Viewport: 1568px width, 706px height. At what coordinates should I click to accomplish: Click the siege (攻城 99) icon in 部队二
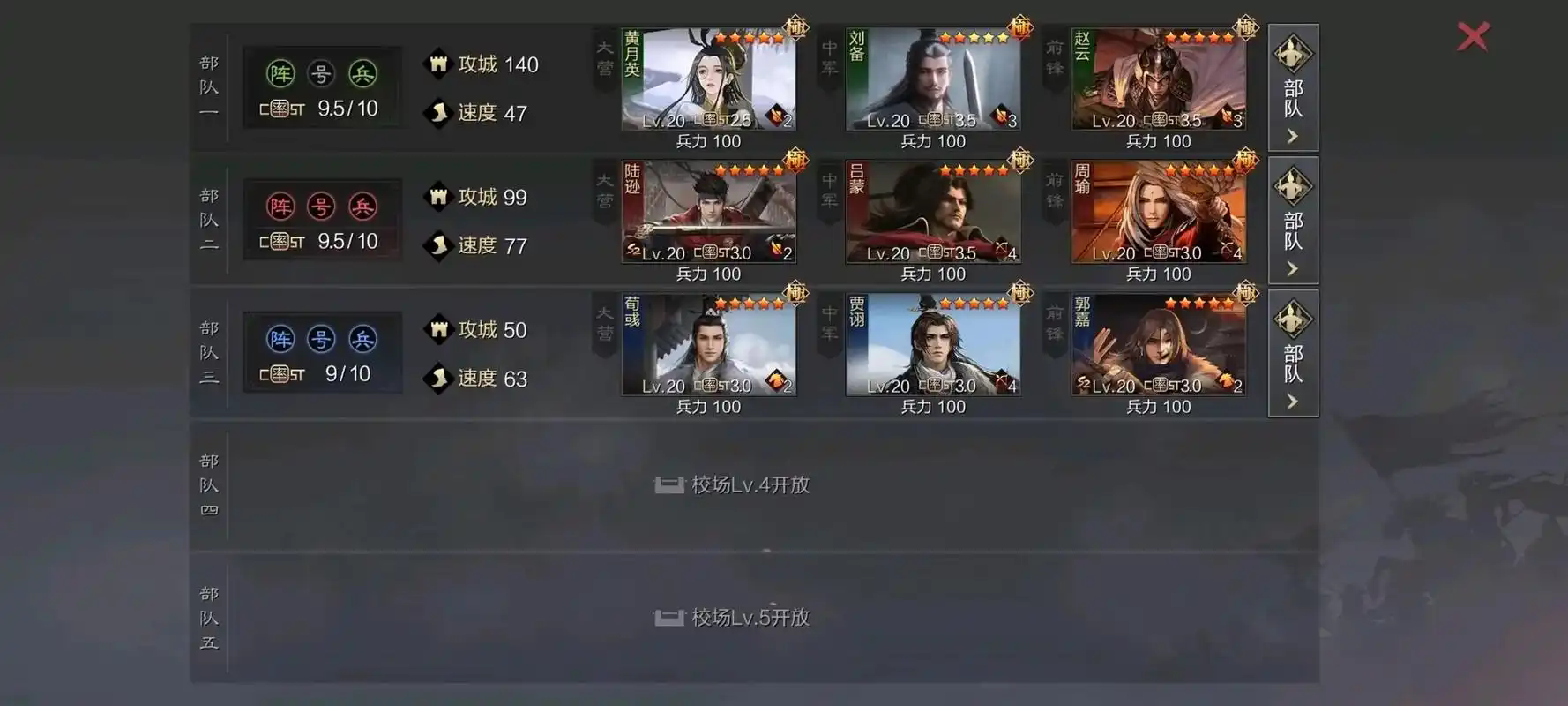click(x=438, y=196)
